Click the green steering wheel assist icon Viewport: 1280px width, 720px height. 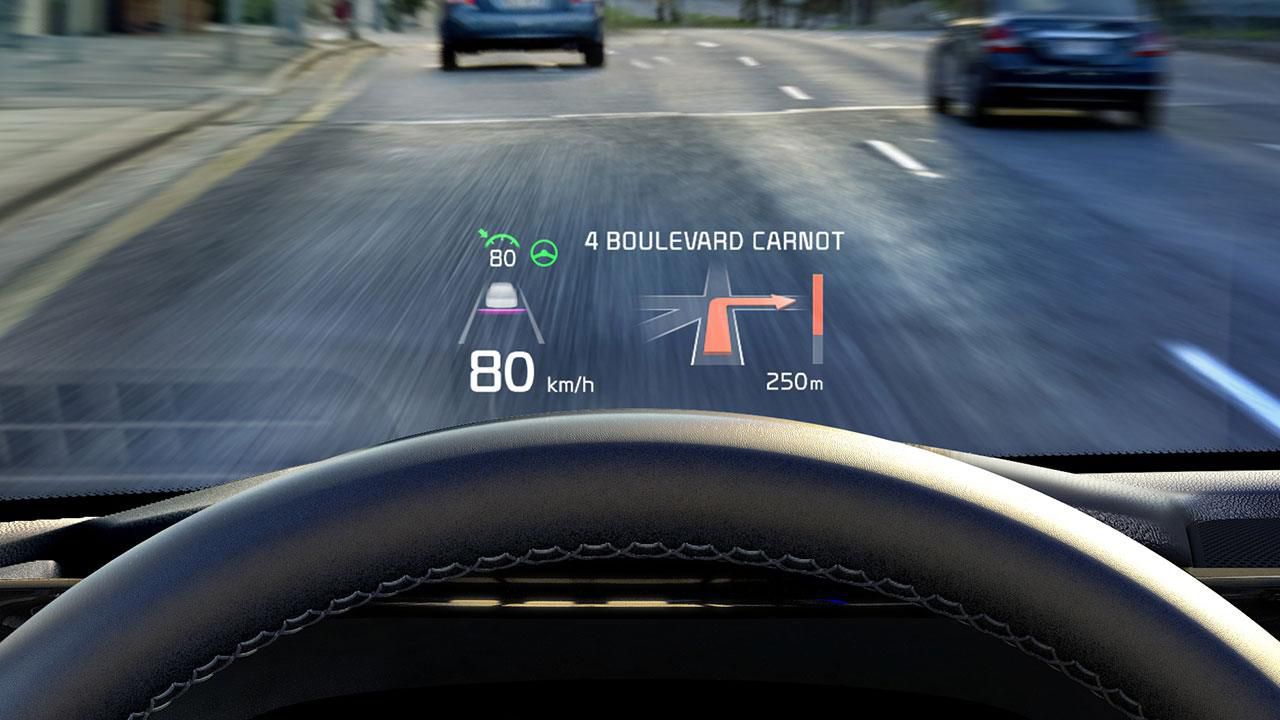(x=545, y=254)
